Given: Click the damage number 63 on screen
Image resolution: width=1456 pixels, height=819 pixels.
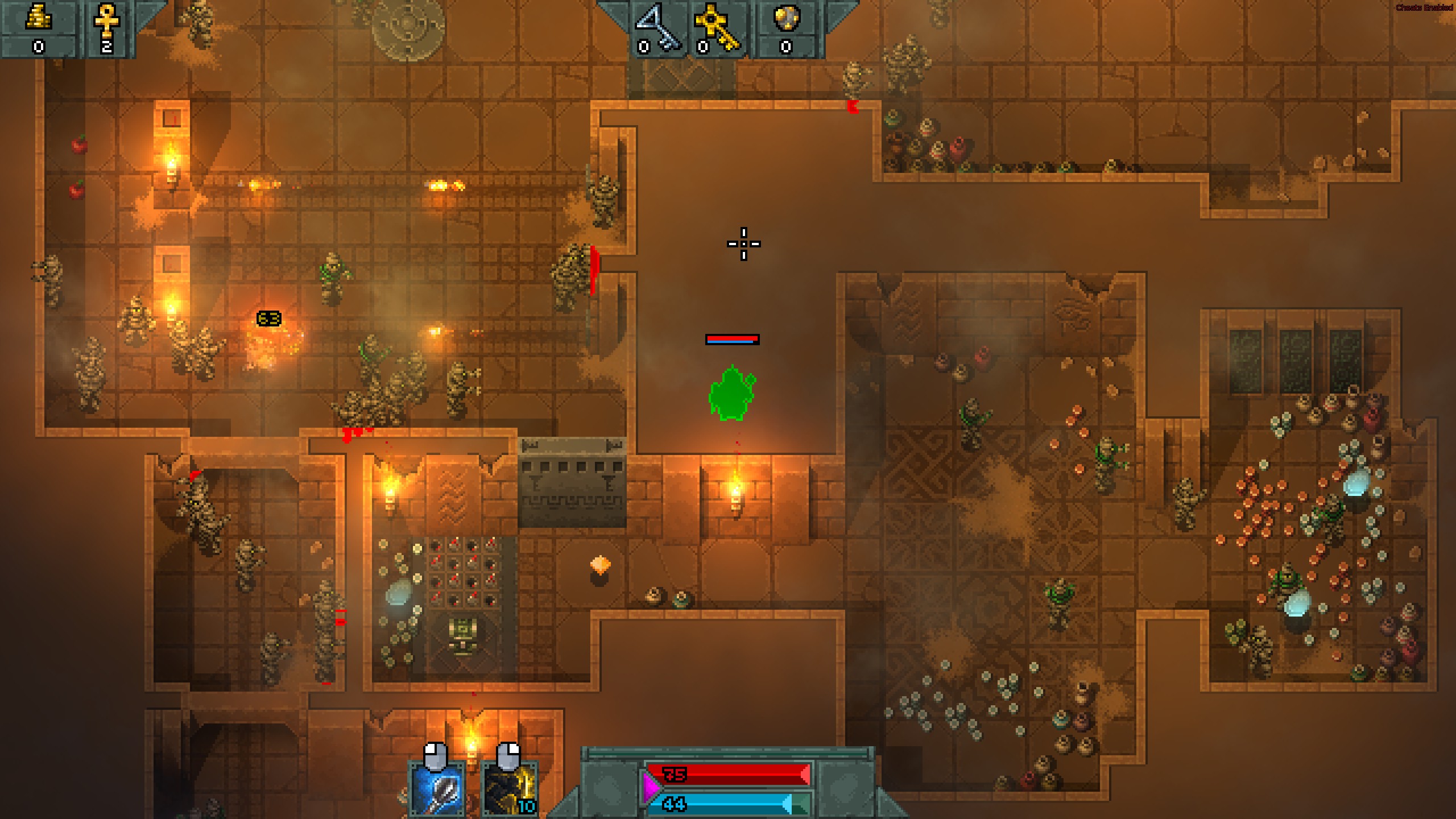Looking at the screenshot, I should pyautogui.click(x=268, y=319).
